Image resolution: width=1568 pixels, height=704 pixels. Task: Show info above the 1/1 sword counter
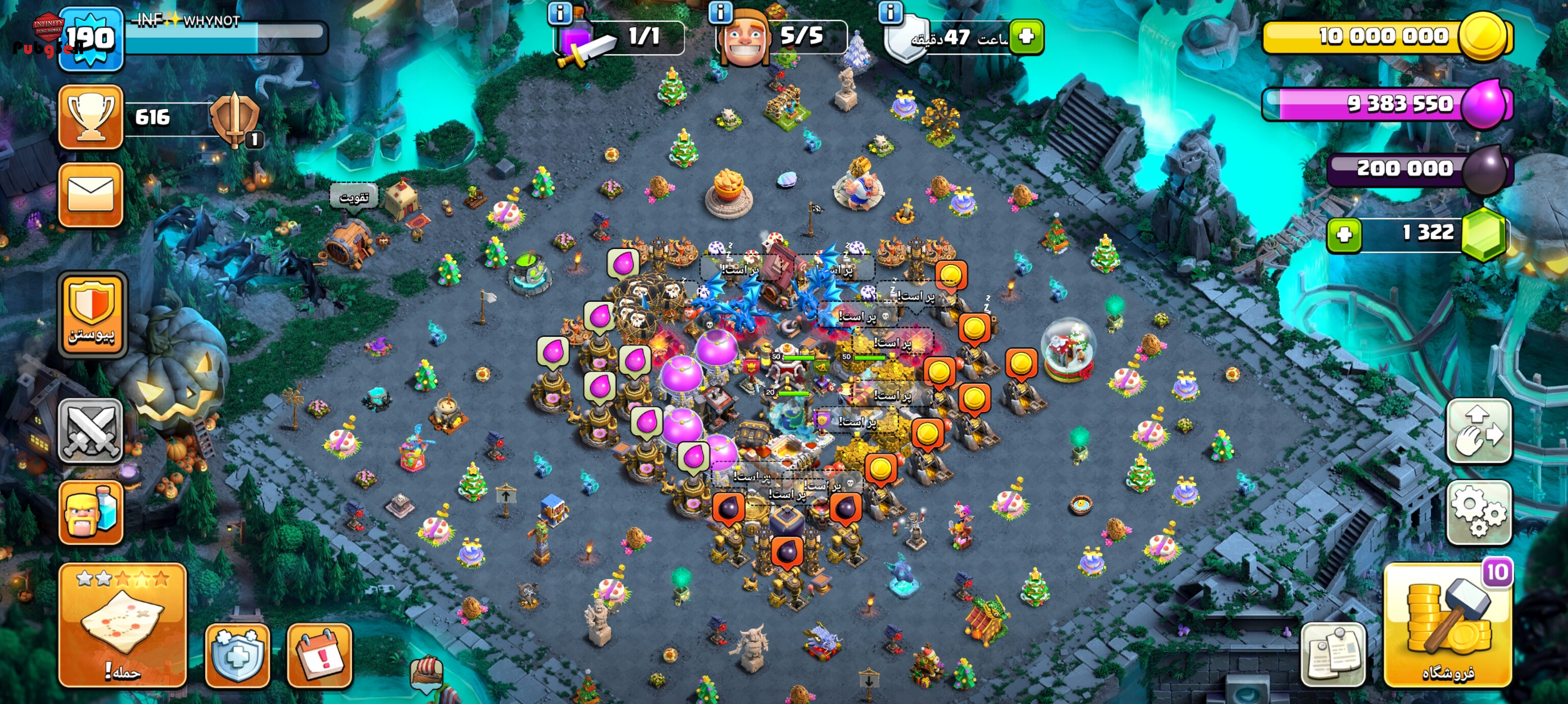[559, 12]
